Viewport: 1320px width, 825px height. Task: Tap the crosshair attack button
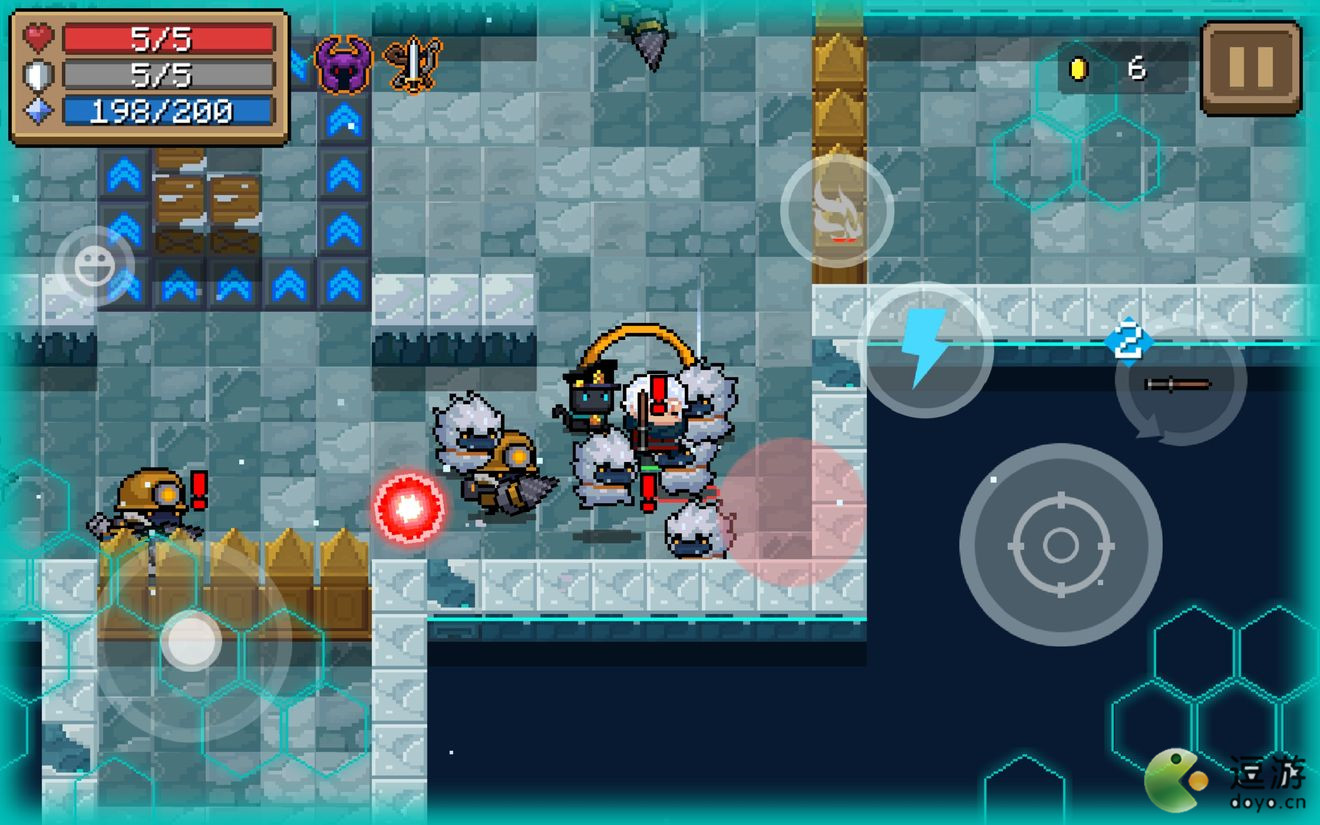(1060, 545)
